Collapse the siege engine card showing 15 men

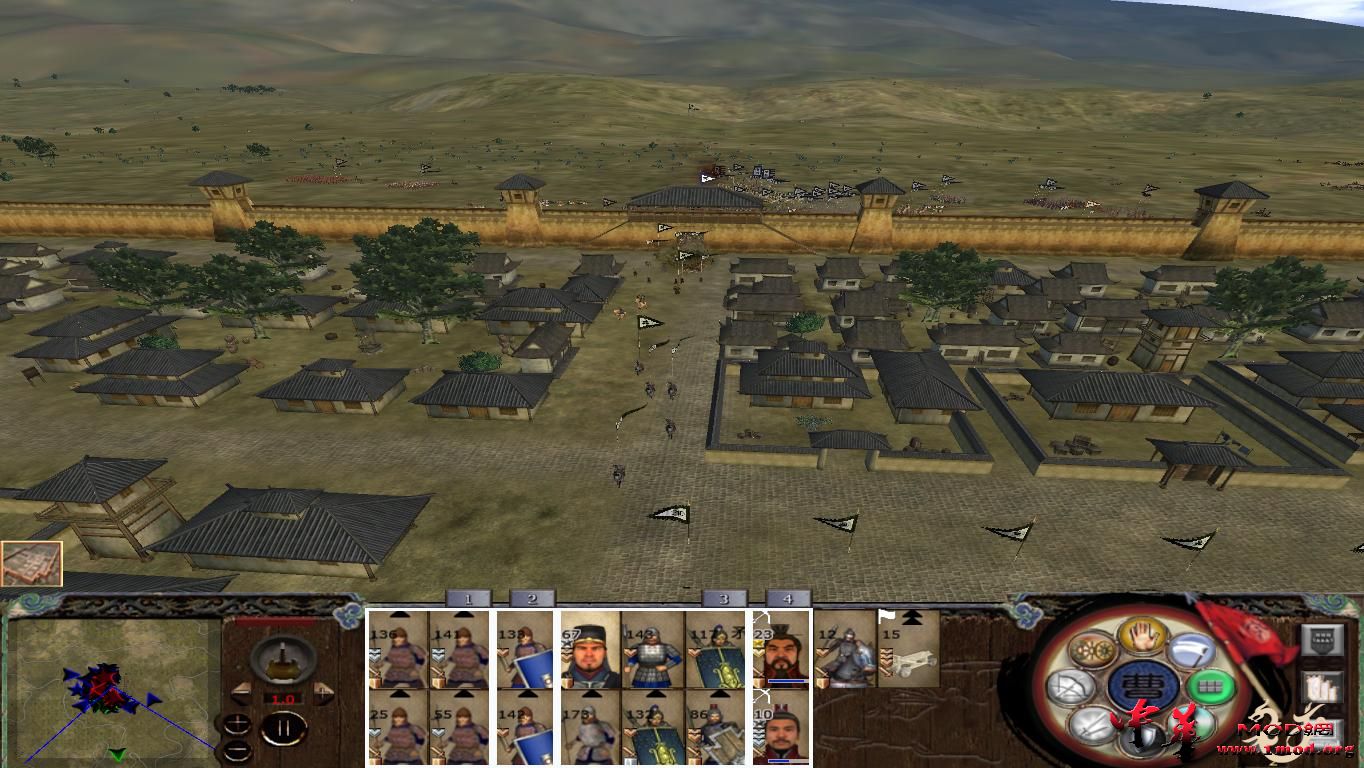(x=909, y=617)
